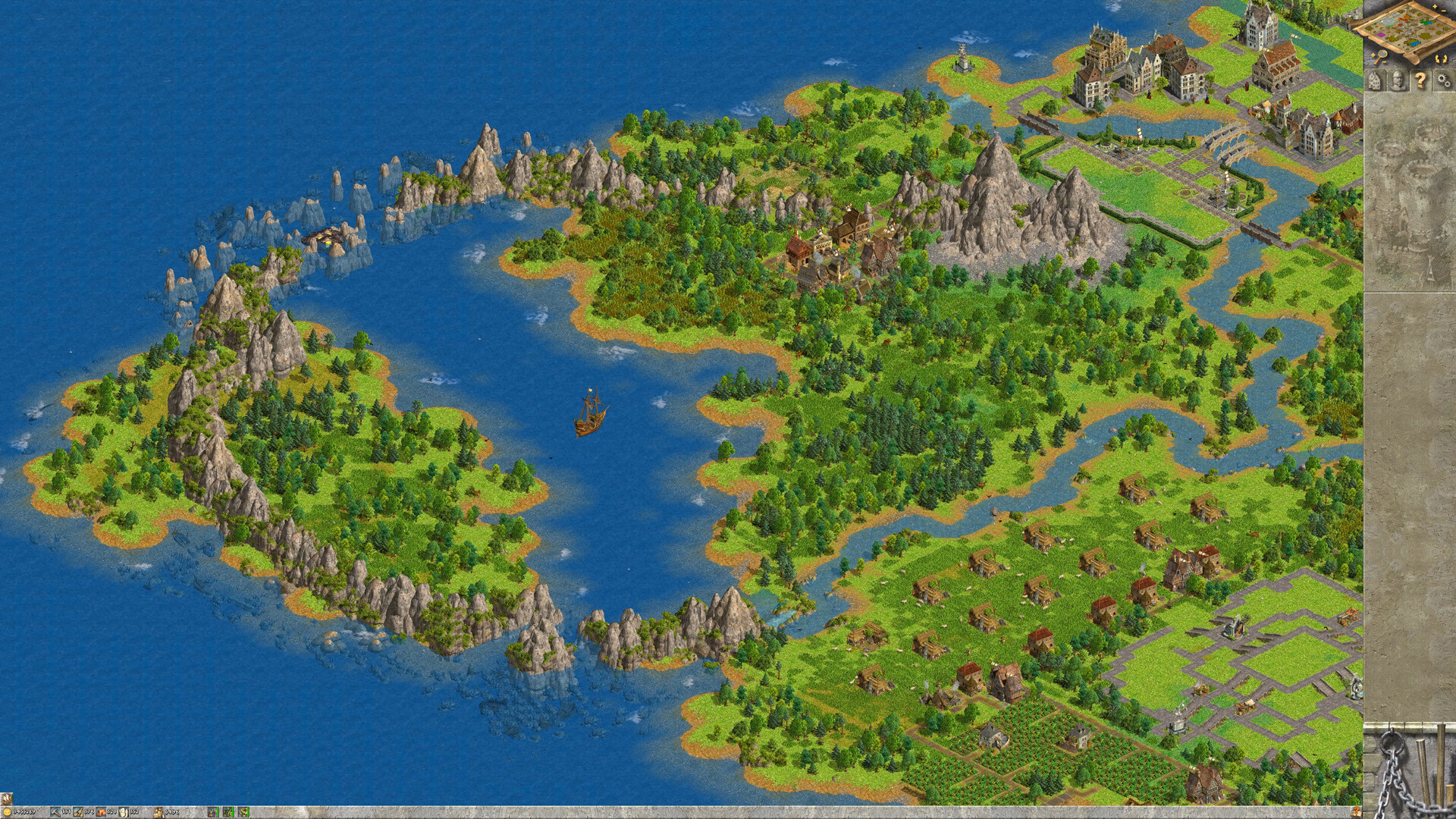
Task: Click the wood stock icon
Action: pos(78,812)
